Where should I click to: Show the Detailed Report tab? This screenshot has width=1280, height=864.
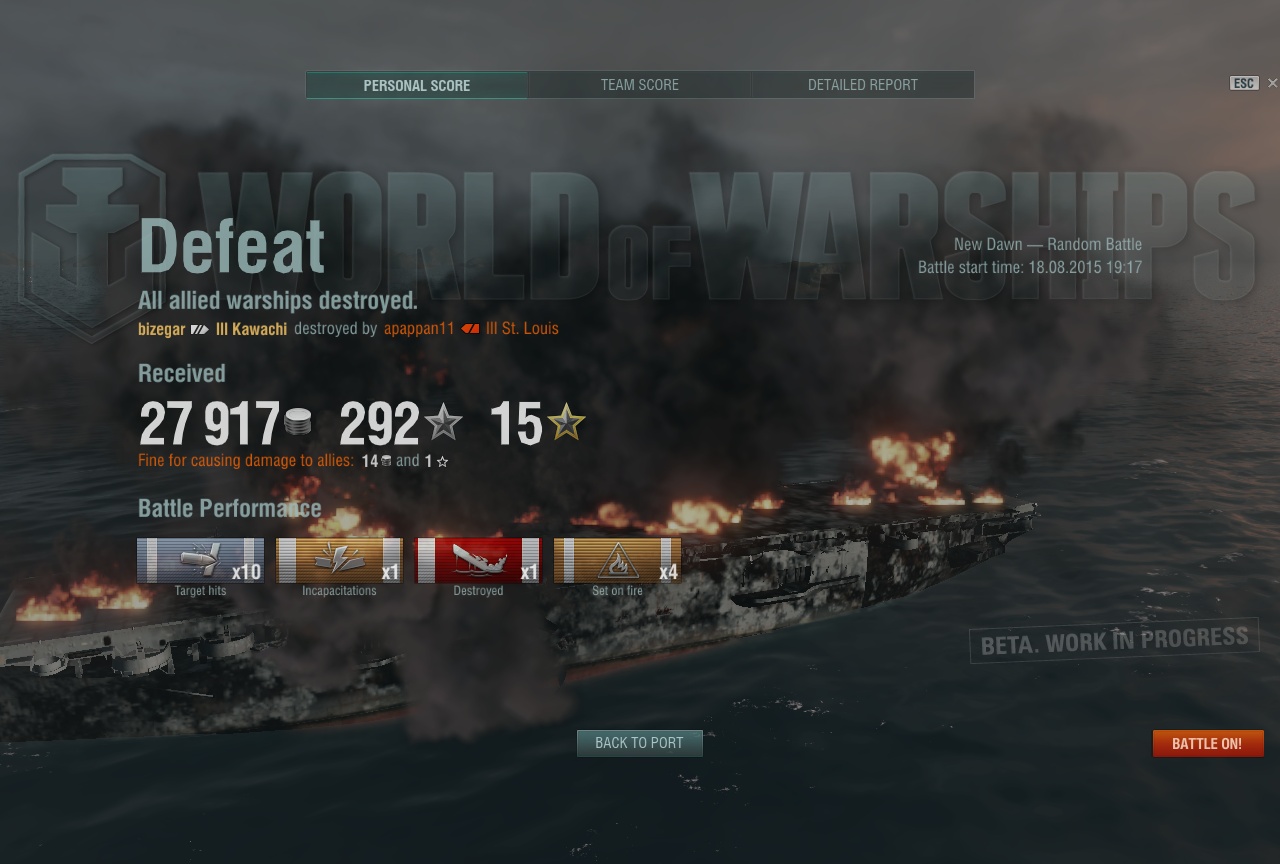(862, 85)
